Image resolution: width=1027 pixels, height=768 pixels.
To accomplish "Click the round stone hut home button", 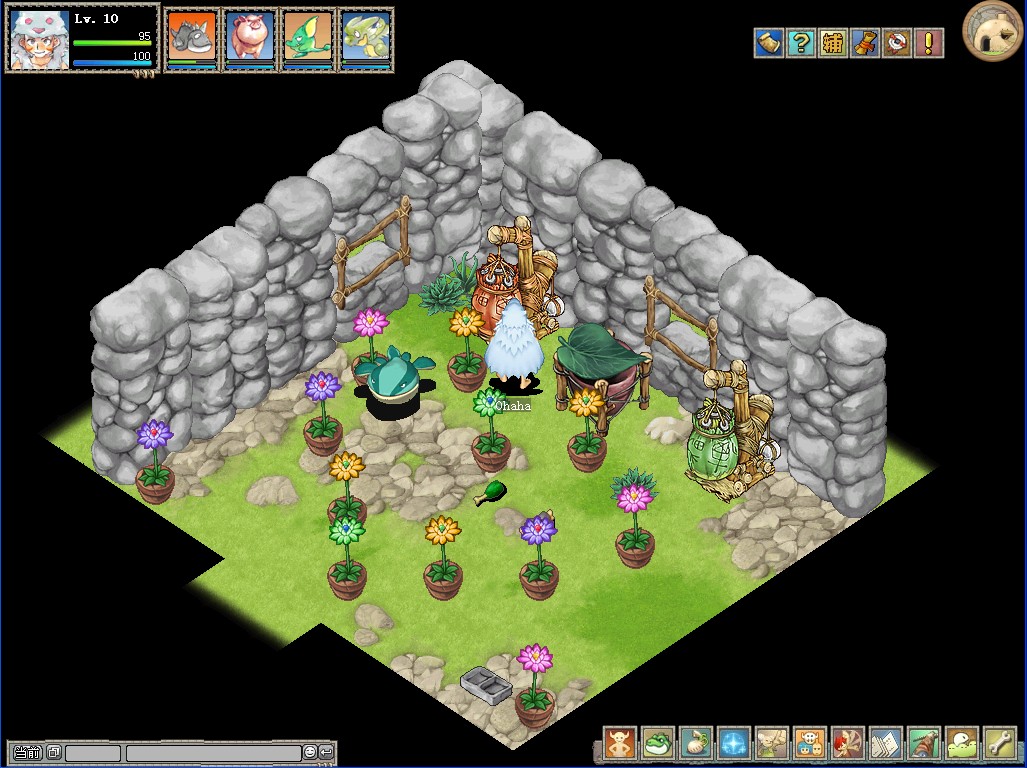I will click(991, 30).
